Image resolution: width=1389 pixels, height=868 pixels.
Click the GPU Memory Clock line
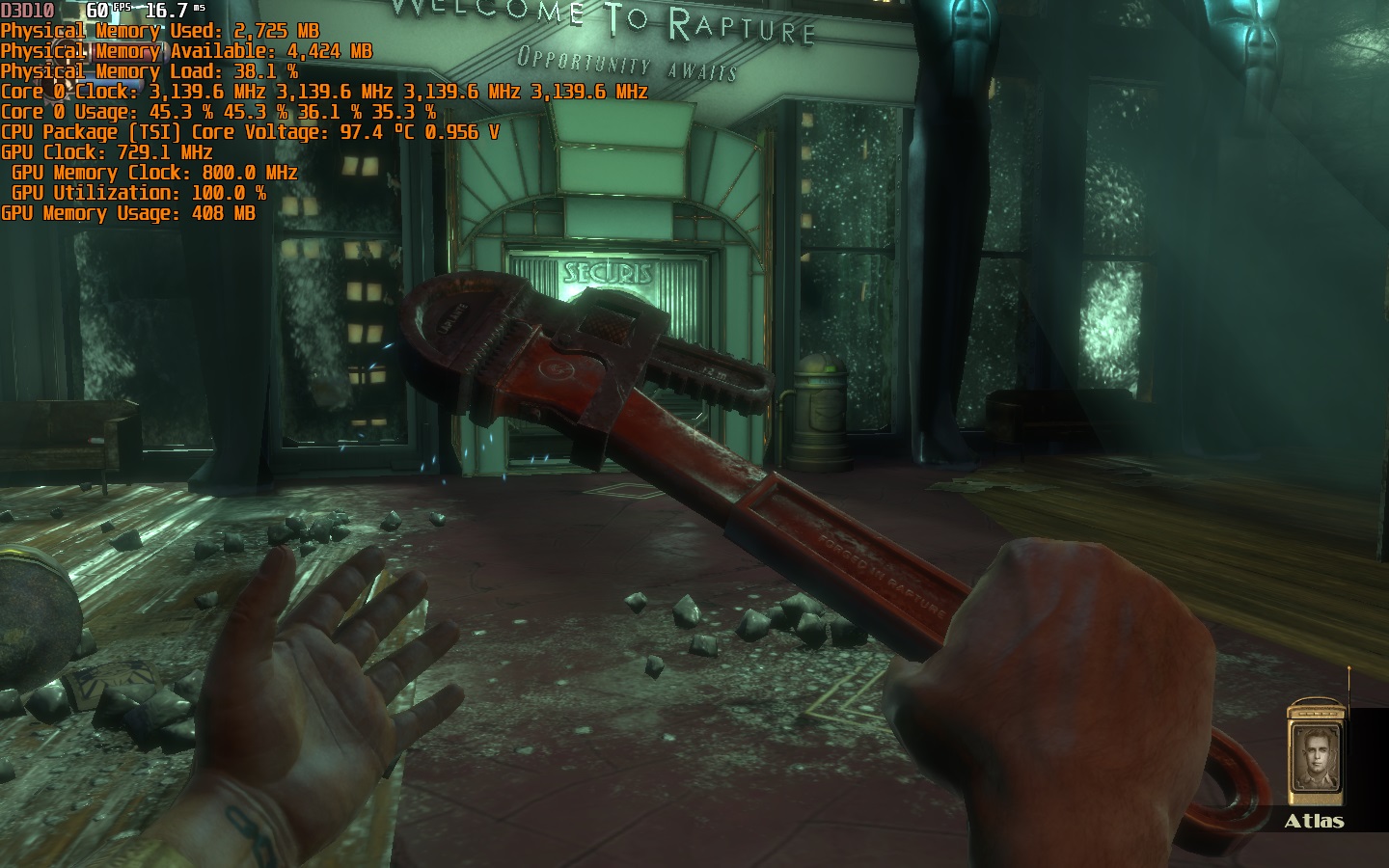point(154,172)
